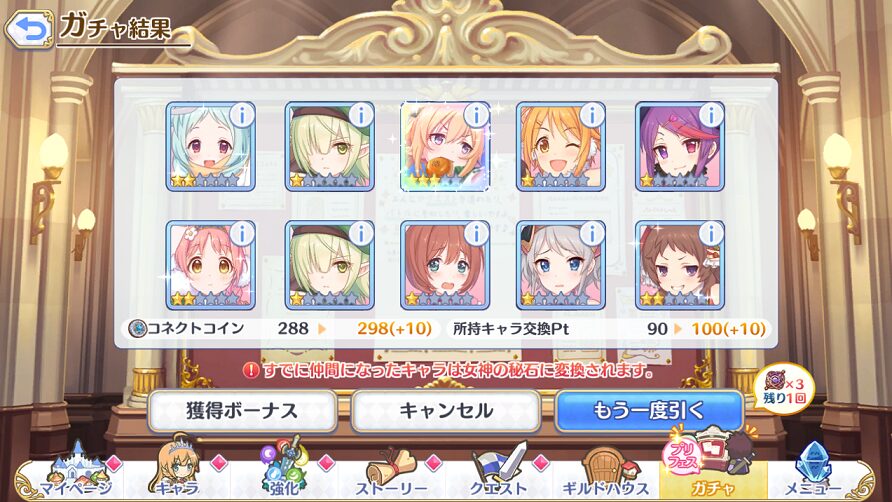Open 獲得ボーナス bonus list
892x502 pixels.
[x=243, y=410]
